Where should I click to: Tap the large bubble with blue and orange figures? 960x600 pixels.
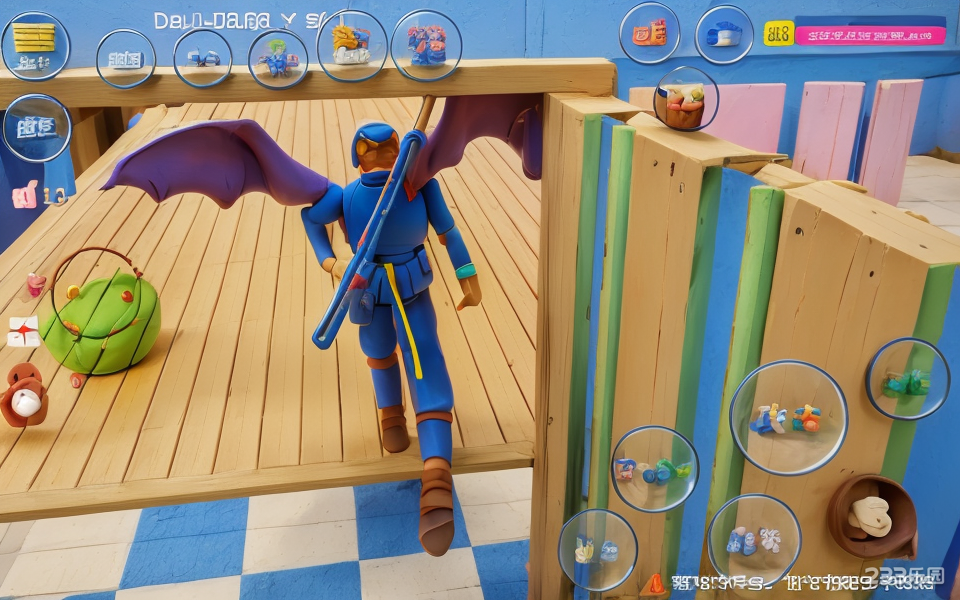(x=788, y=417)
